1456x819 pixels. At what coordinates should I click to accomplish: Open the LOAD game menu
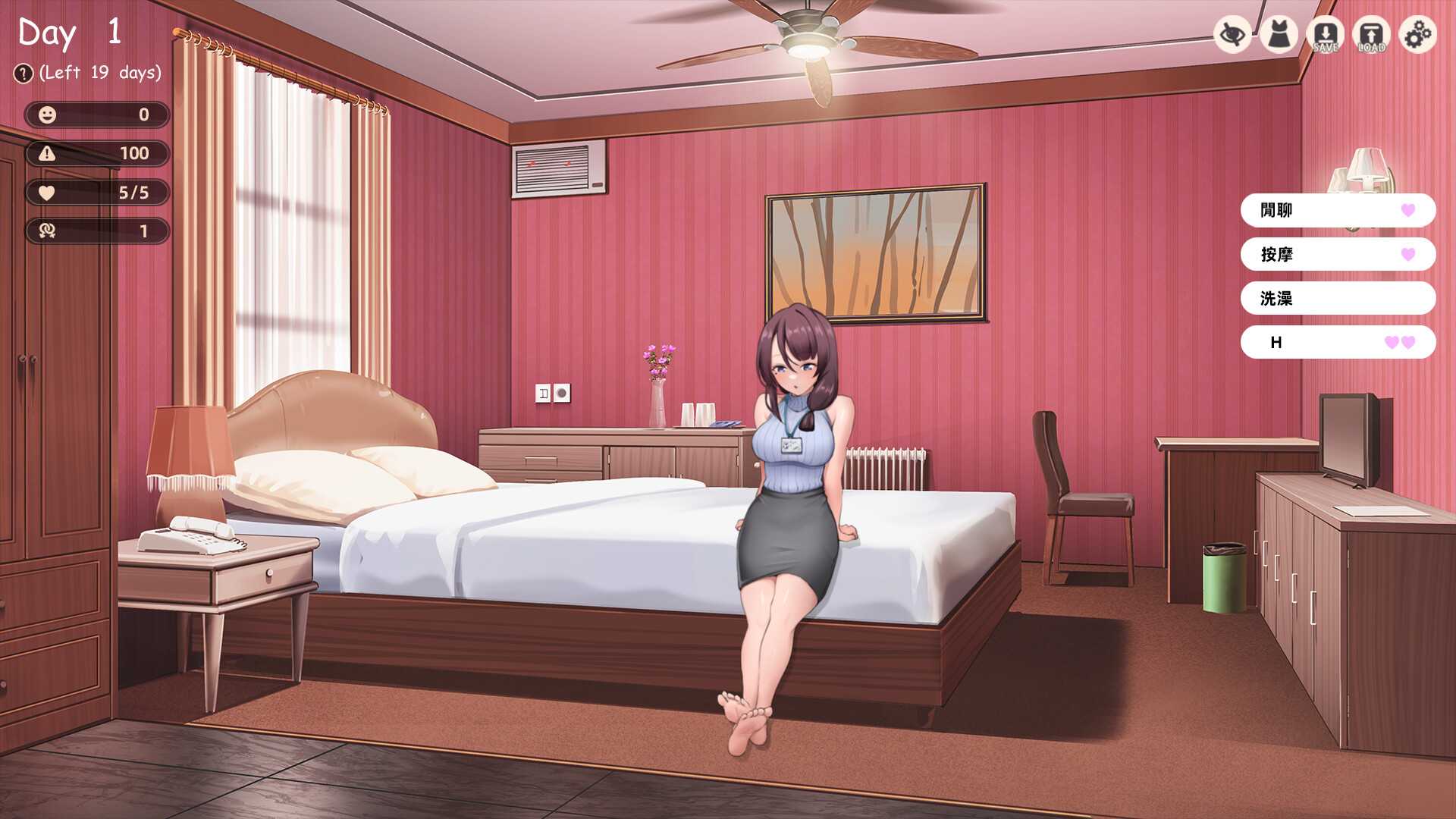click(x=1371, y=34)
